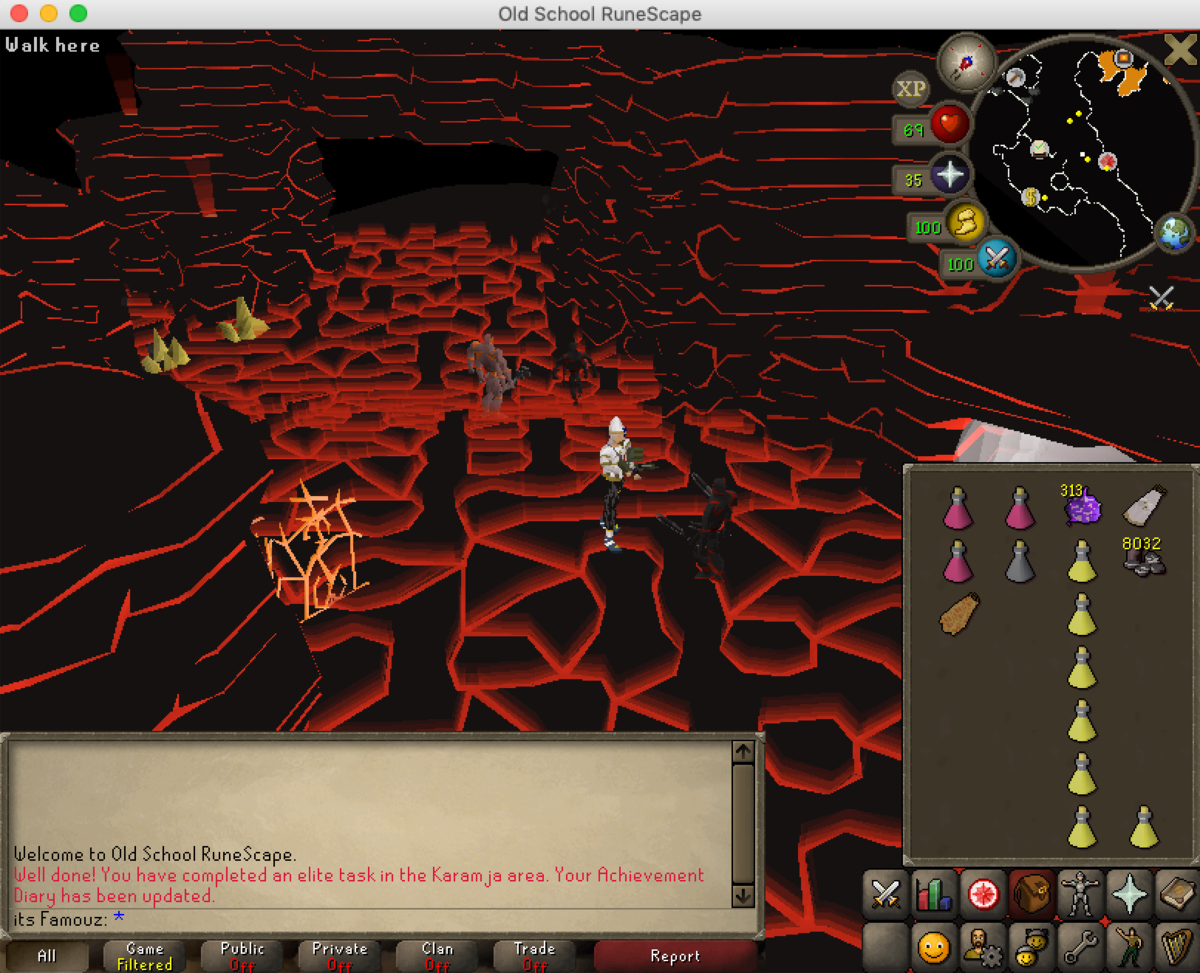Close the window with the red button
The height and width of the screenshot is (973, 1200).
(x=20, y=14)
